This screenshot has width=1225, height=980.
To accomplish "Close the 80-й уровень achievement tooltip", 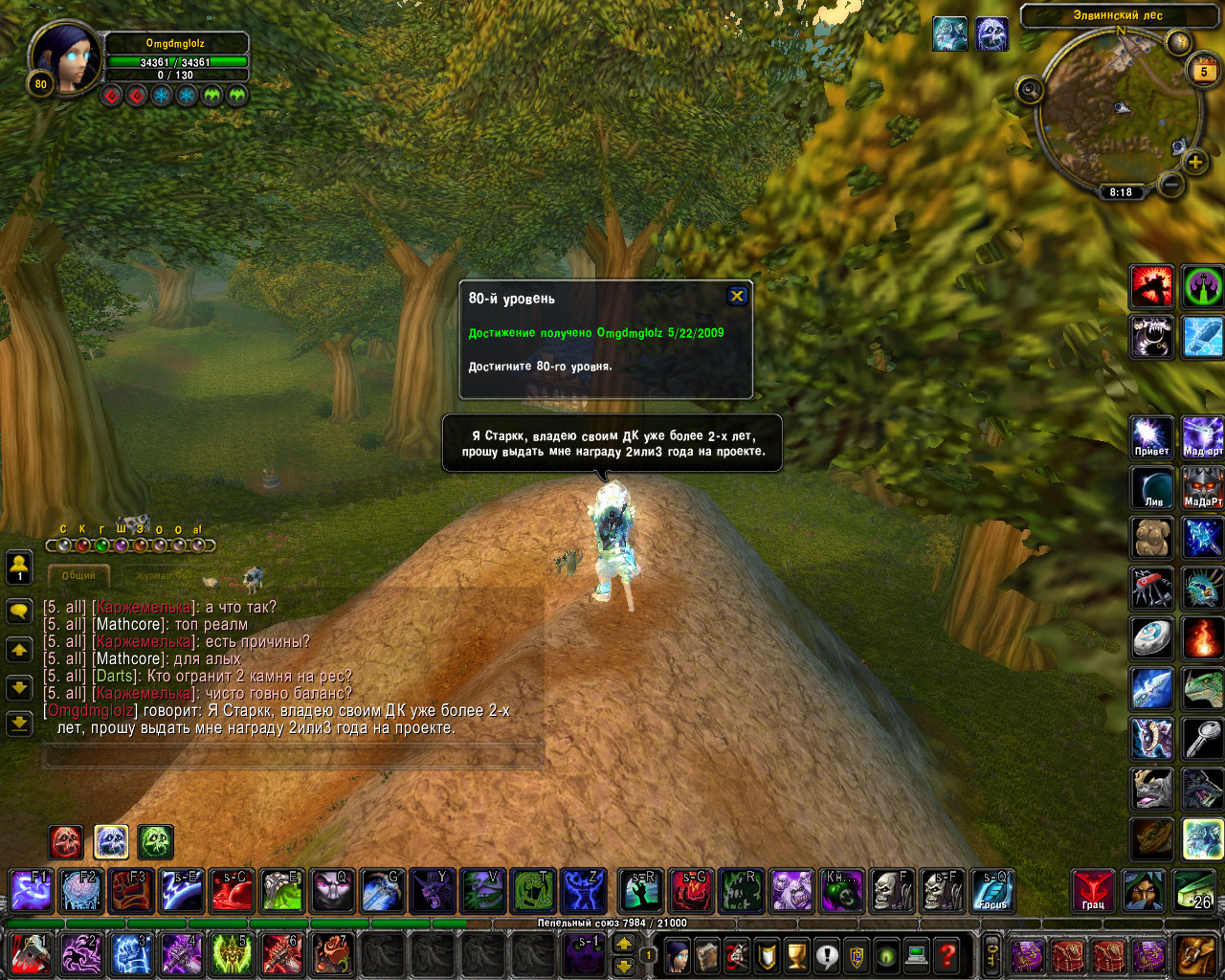I will 737,296.
